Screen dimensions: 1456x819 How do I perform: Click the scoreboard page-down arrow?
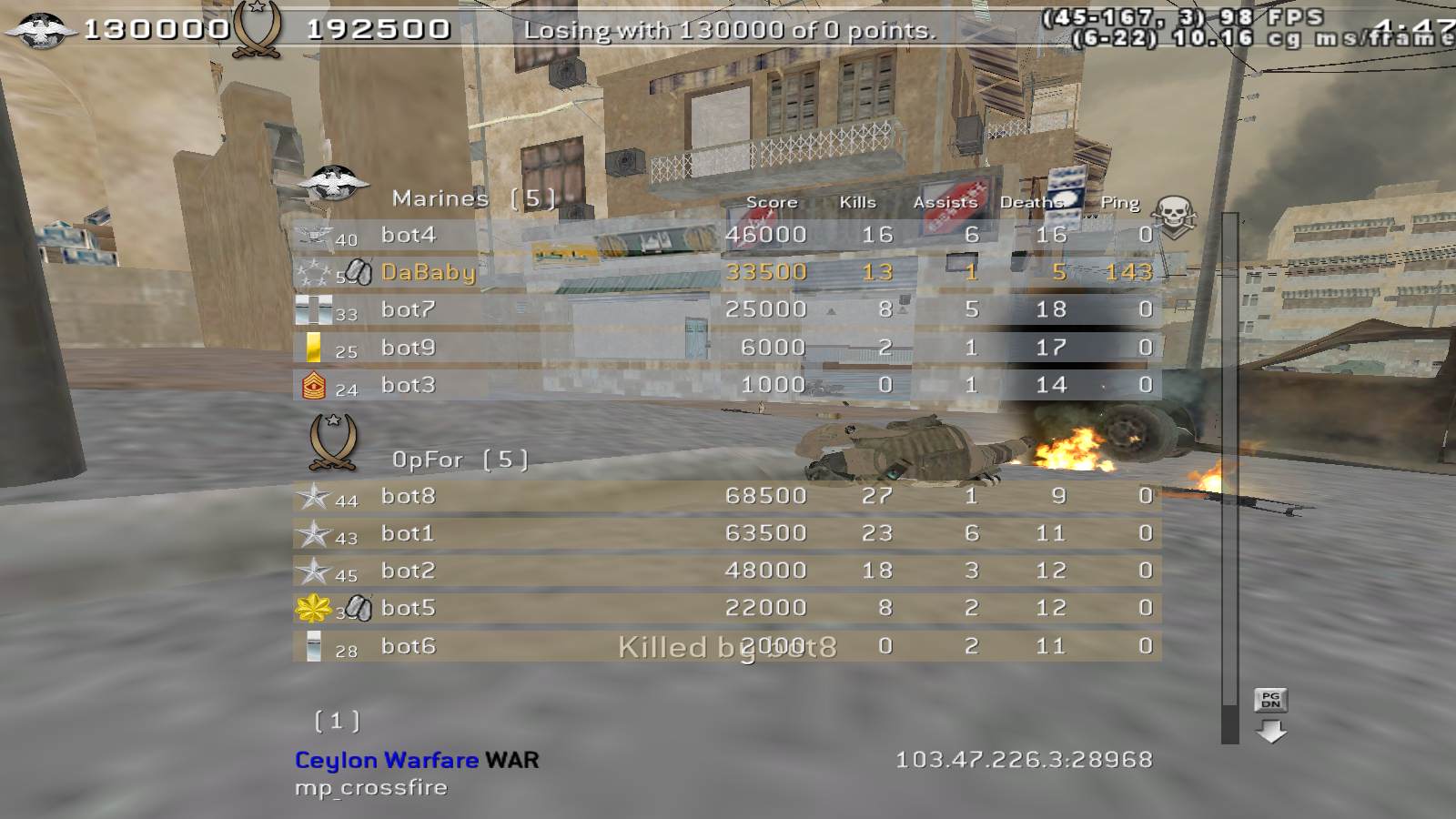1271,730
